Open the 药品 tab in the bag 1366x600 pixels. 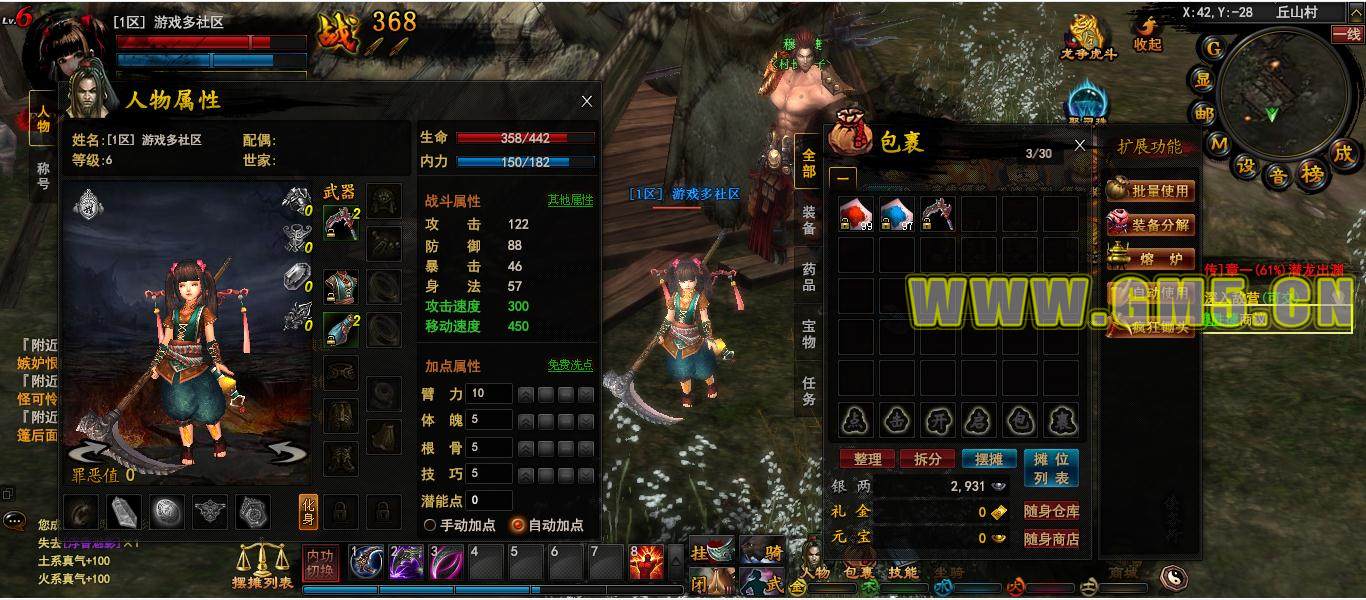click(808, 277)
